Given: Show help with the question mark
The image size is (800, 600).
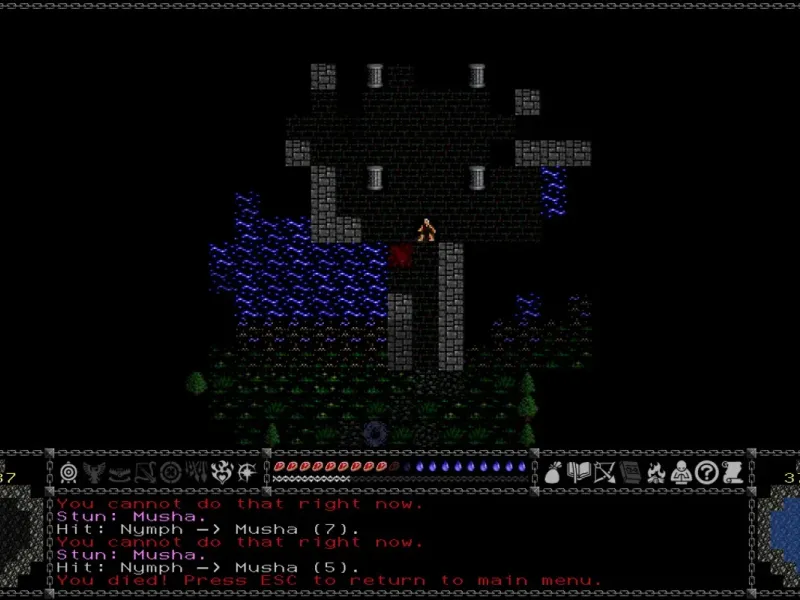Looking at the screenshot, I should coord(706,472).
